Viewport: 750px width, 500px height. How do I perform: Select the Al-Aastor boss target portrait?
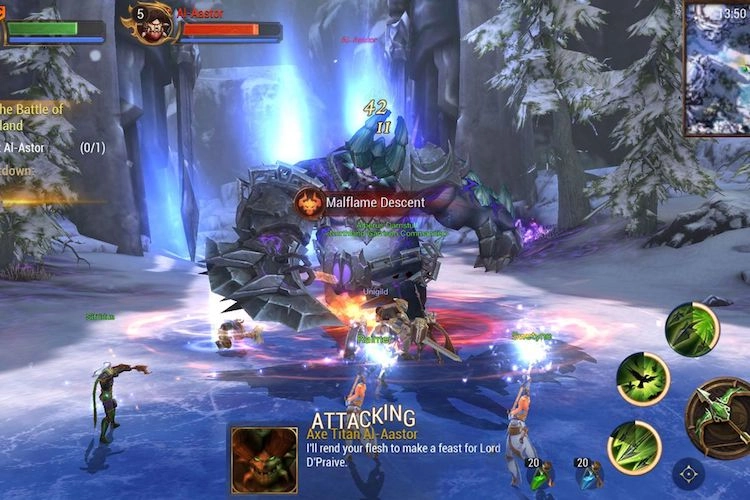click(153, 24)
